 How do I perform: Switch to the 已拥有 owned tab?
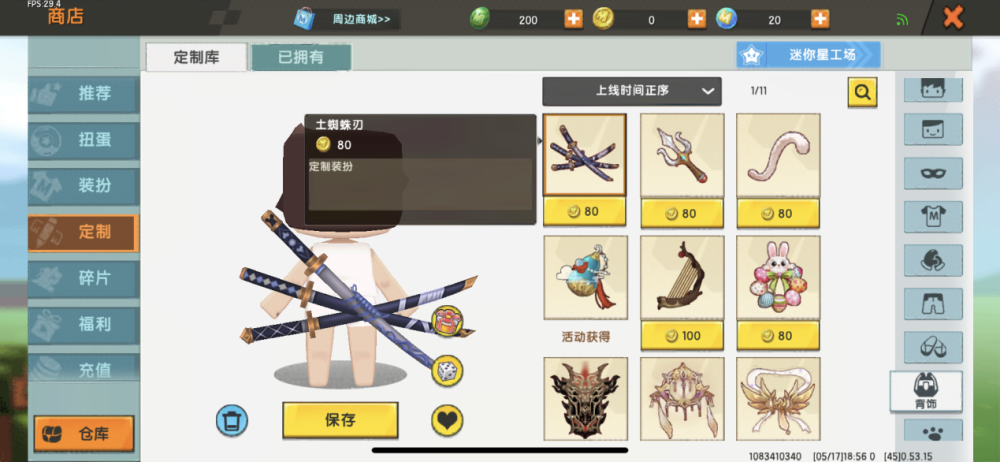point(301,57)
